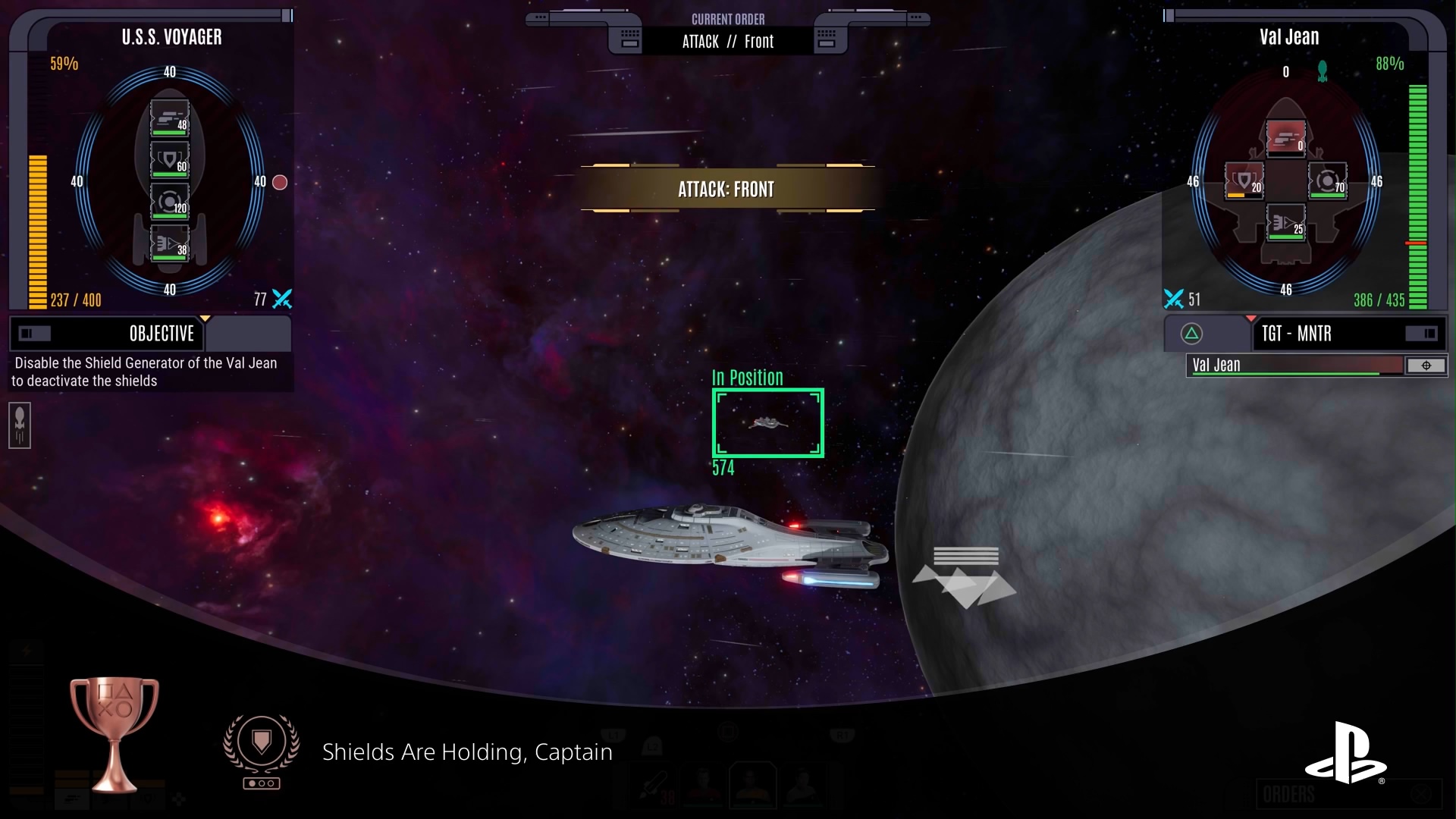The image size is (1456, 819).
Task: Select Voyager's weapons subsystem icon
Action: coord(169,118)
